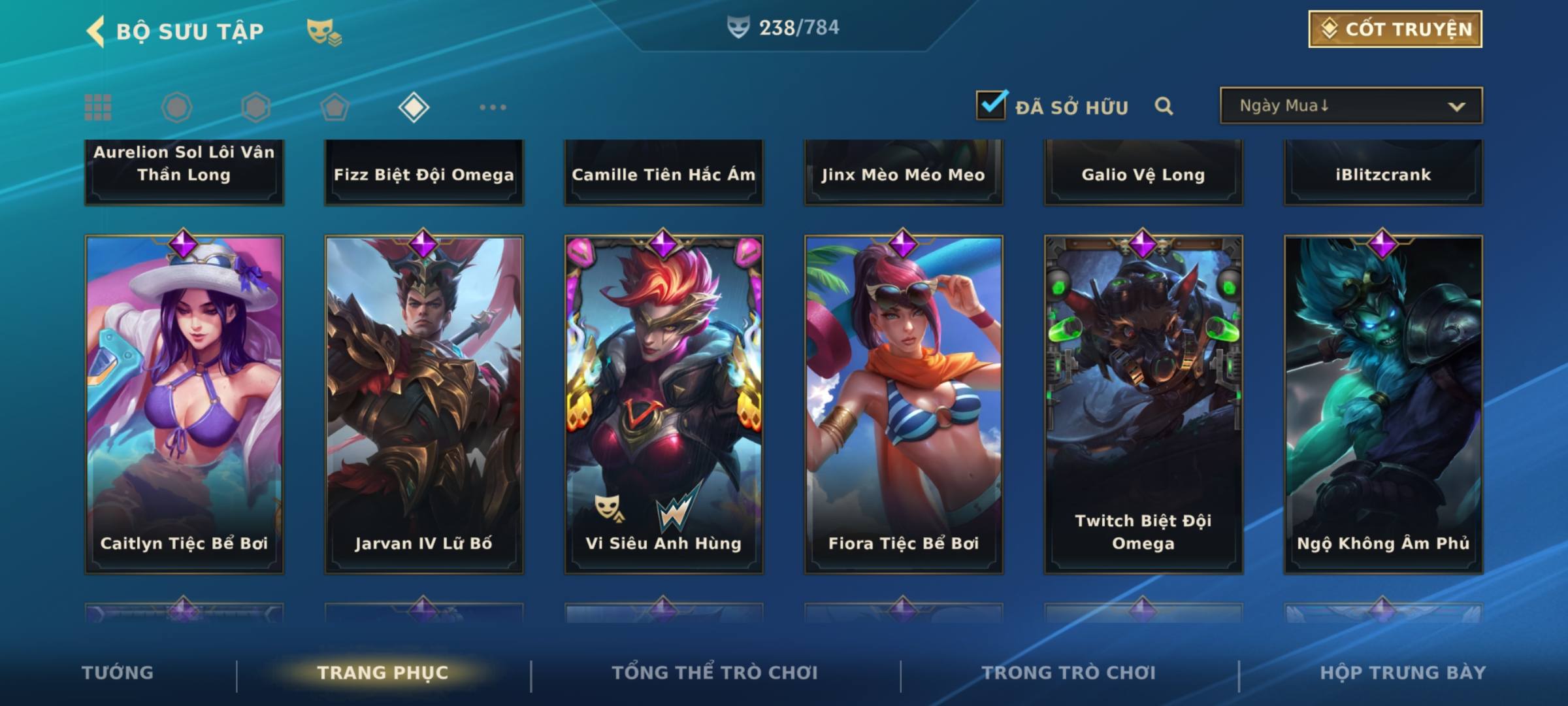Click the golden masks icon near title
Viewport: 1568px width, 706px height.
pyautogui.click(x=323, y=31)
